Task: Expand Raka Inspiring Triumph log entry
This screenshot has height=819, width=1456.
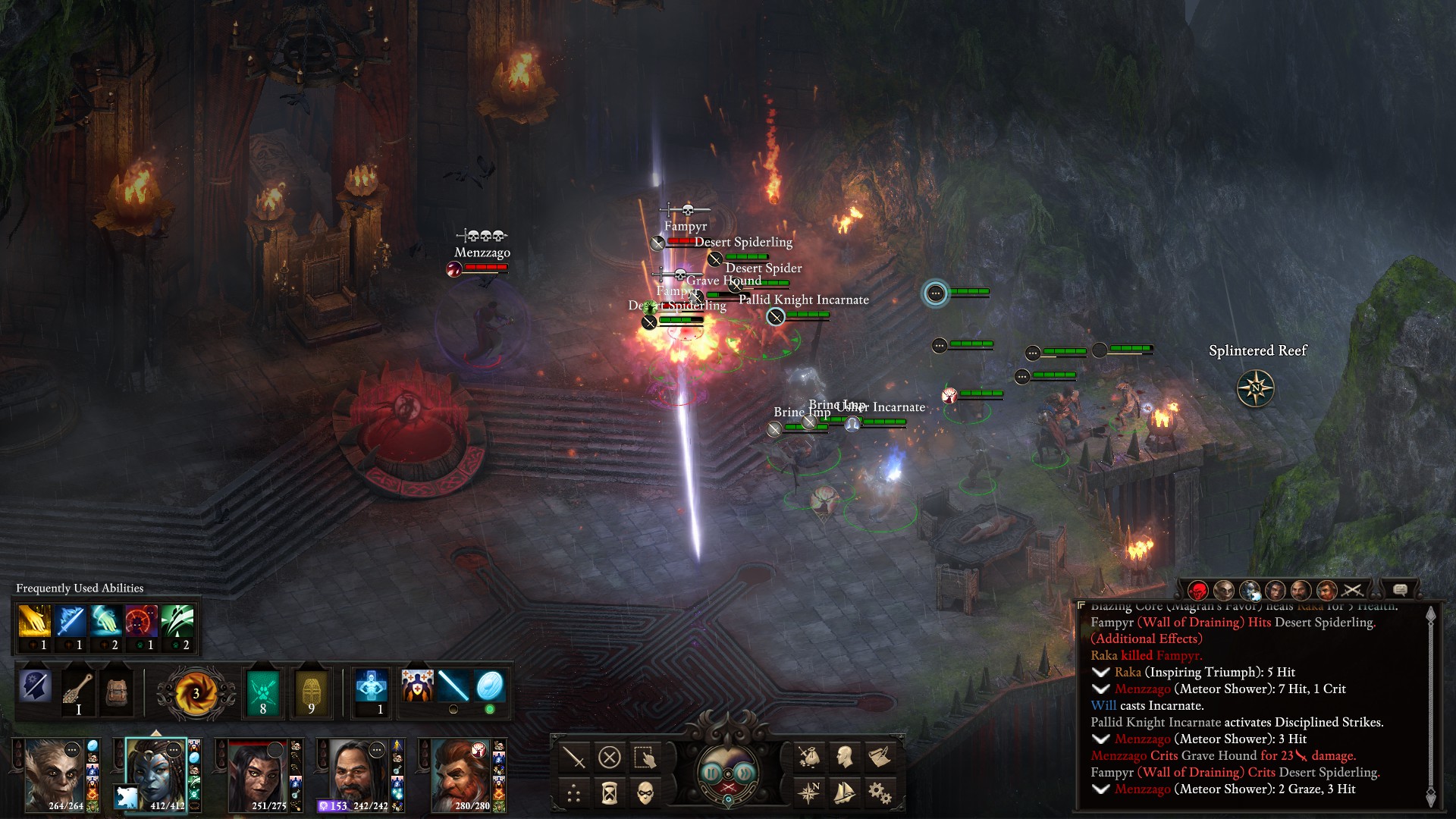Action: point(1100,673)
